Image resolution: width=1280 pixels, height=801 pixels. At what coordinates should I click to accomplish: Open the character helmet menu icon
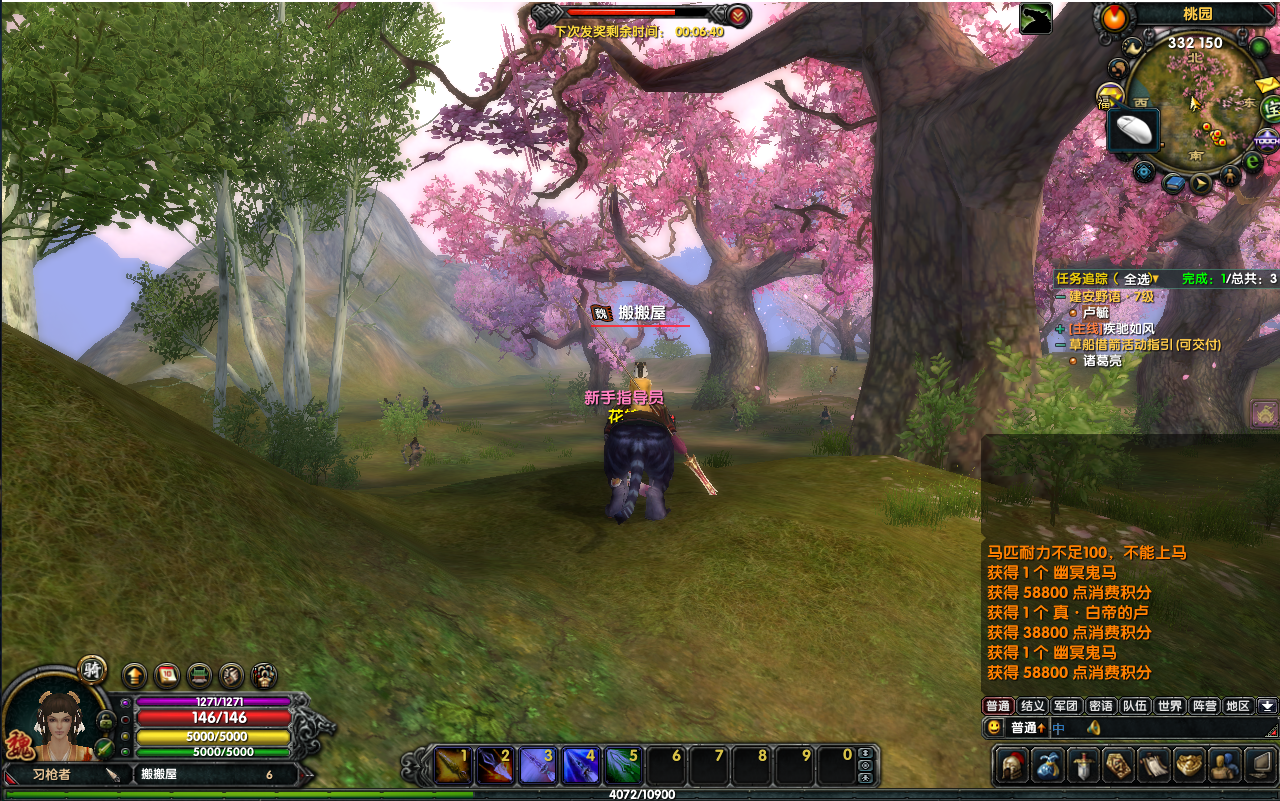[1012, 765]
